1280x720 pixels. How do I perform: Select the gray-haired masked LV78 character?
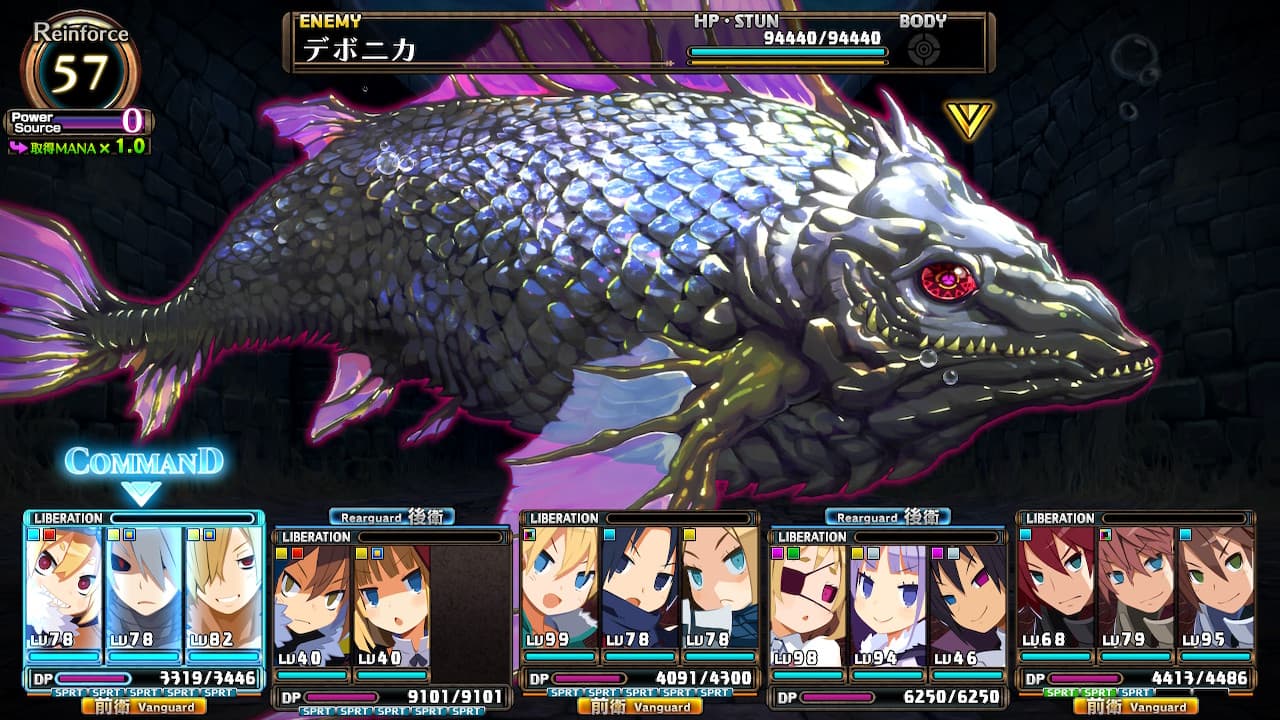pyautogui.click(x=144, y=590)
